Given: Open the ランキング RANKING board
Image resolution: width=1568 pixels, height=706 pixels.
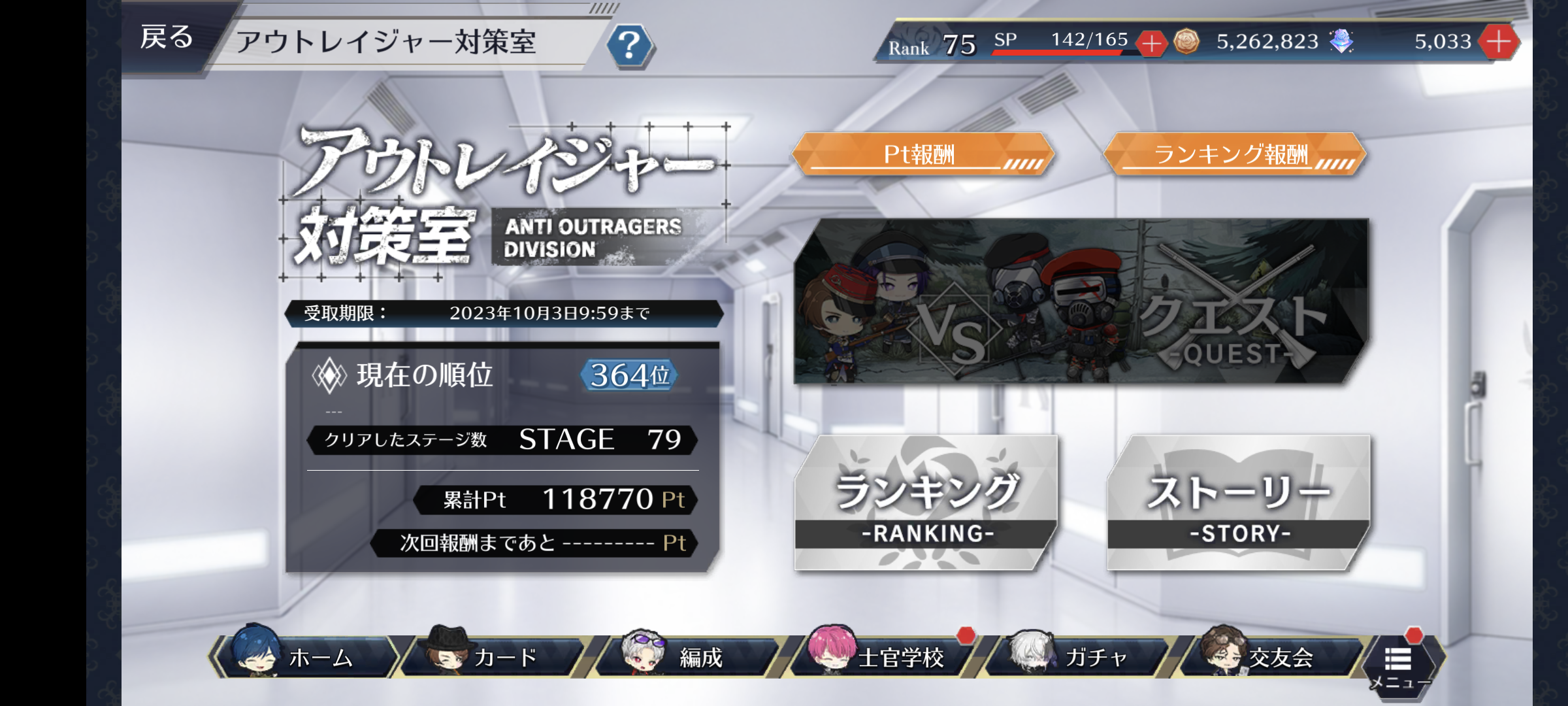Looking at the screenshot, I should (925, 503).
